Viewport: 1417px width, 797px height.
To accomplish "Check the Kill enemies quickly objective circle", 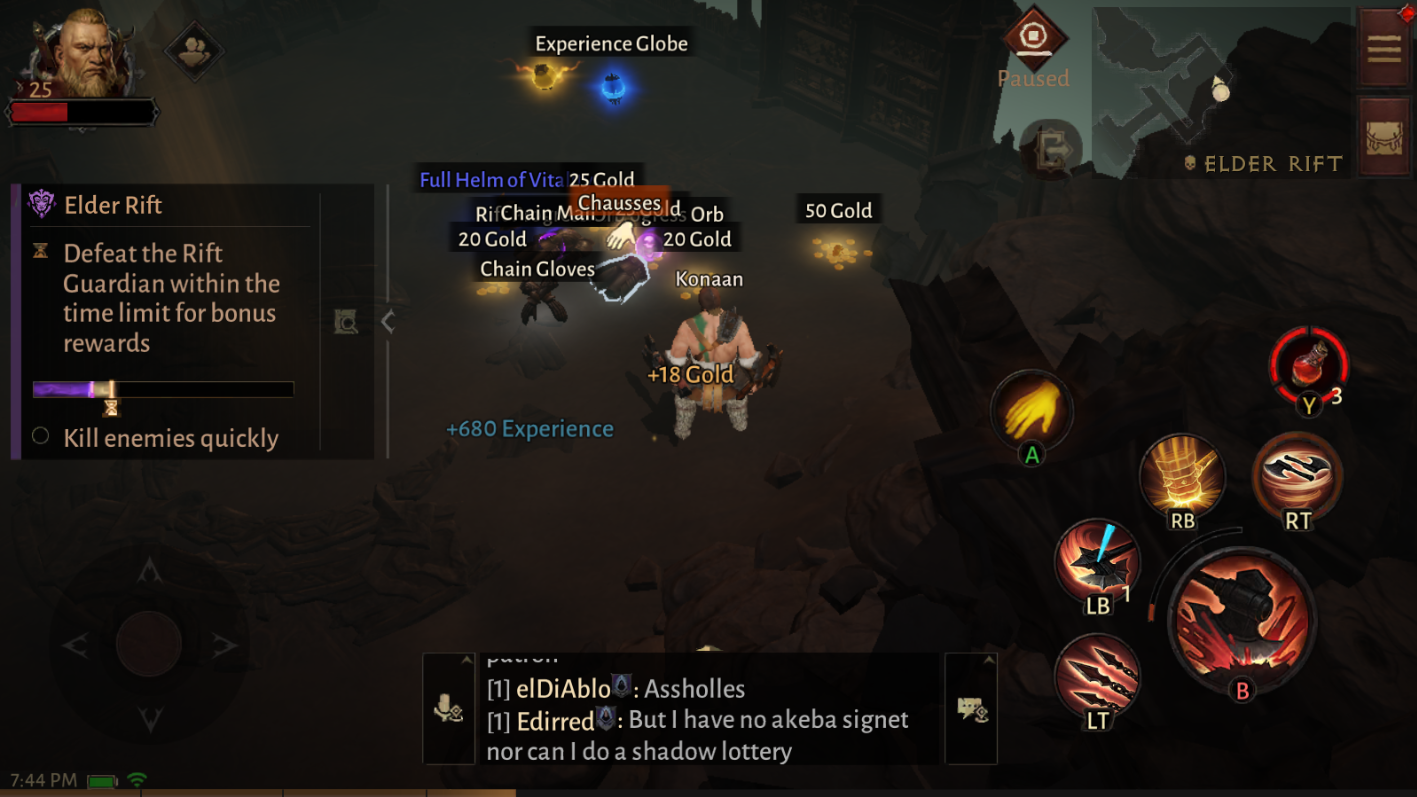I will [x=42, y=438].
